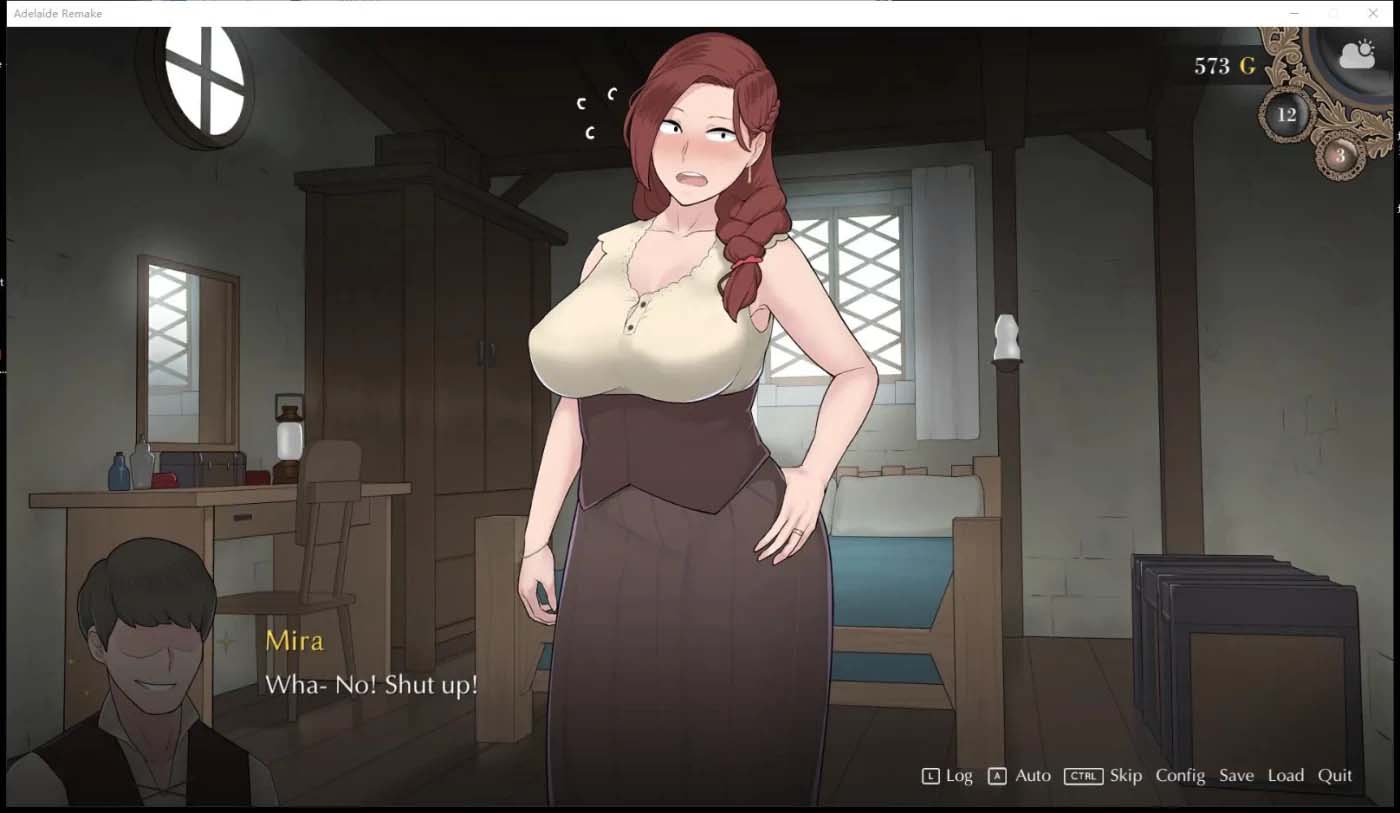This screenshot has height=813, width=1400.
Task: Click the speaker name Mira
Action: (293, 641)
